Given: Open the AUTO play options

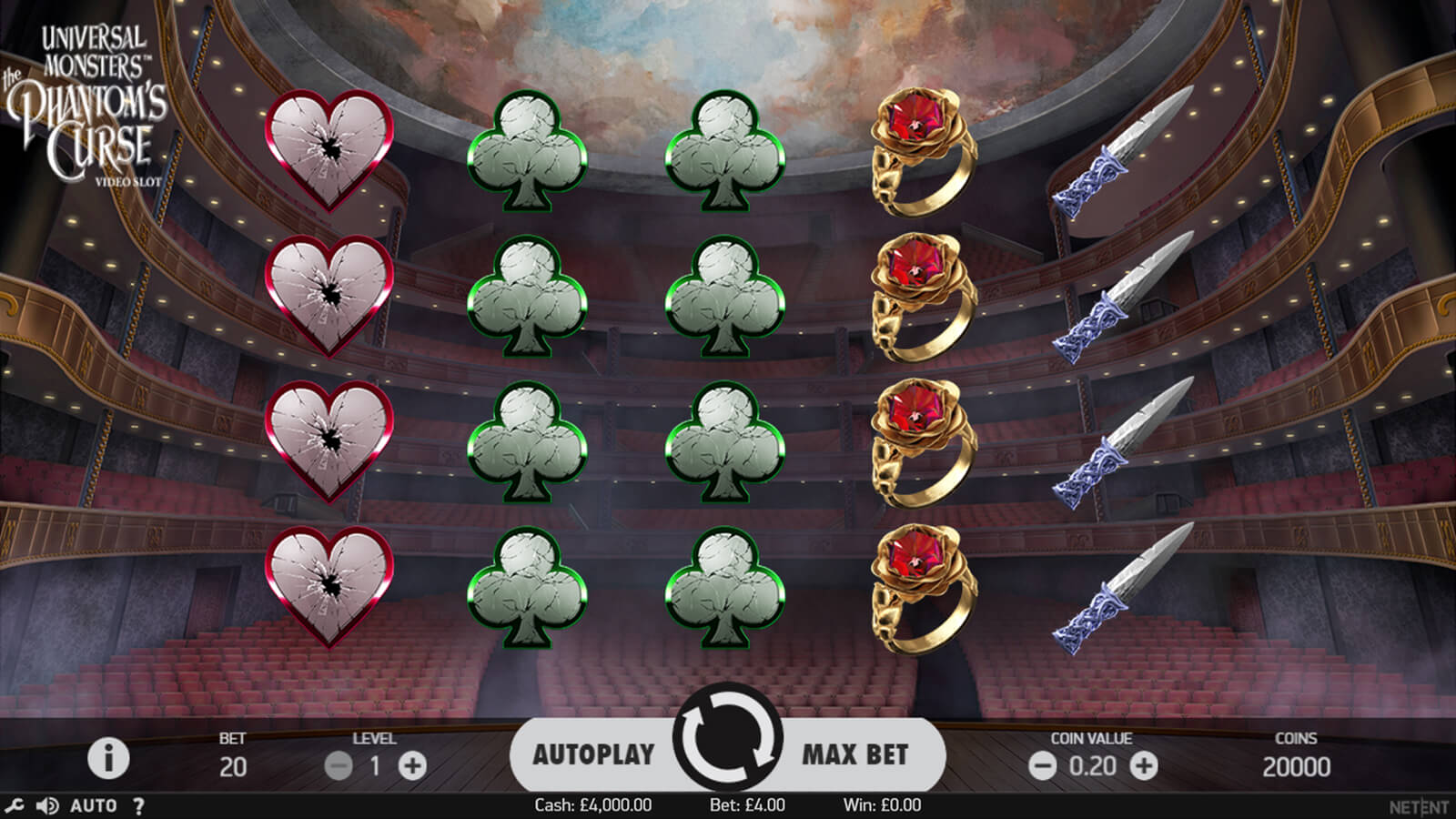Looking at the screenshot, I should pyautogui.click(x=93, y=805).
